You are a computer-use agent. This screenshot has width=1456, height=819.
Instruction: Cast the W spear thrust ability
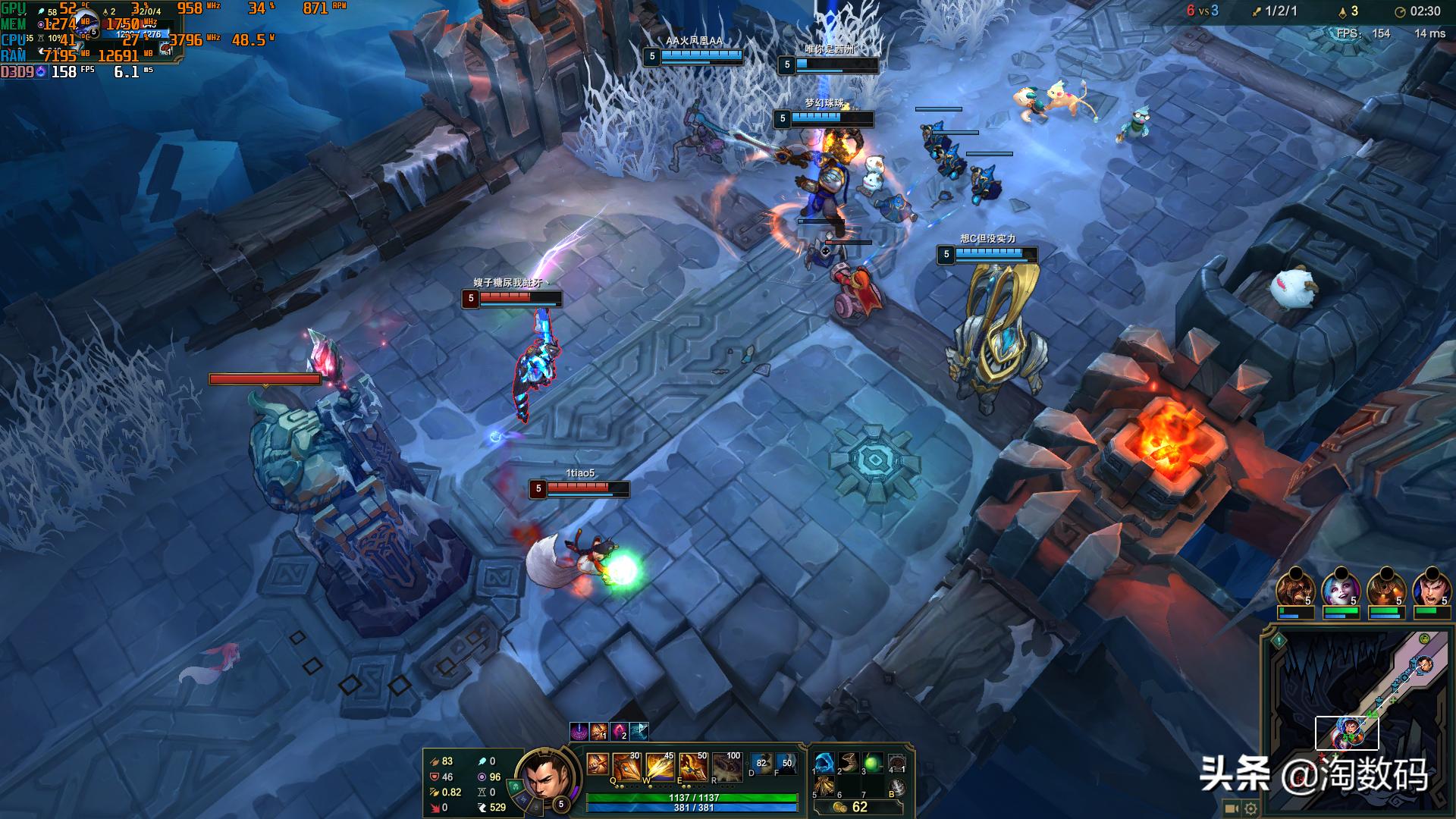(661, 768)
